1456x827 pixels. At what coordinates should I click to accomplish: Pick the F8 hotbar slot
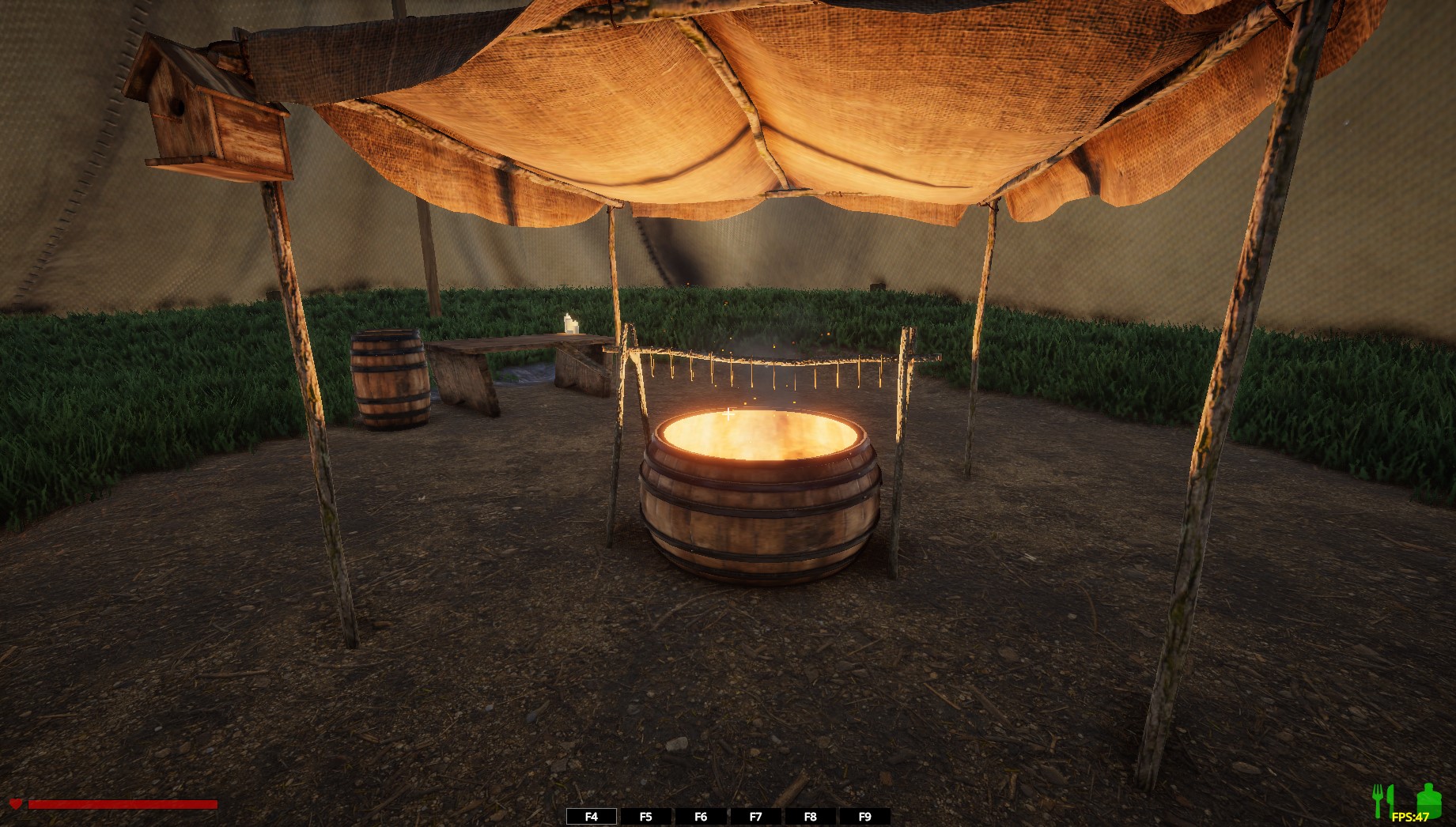[810, 817]
